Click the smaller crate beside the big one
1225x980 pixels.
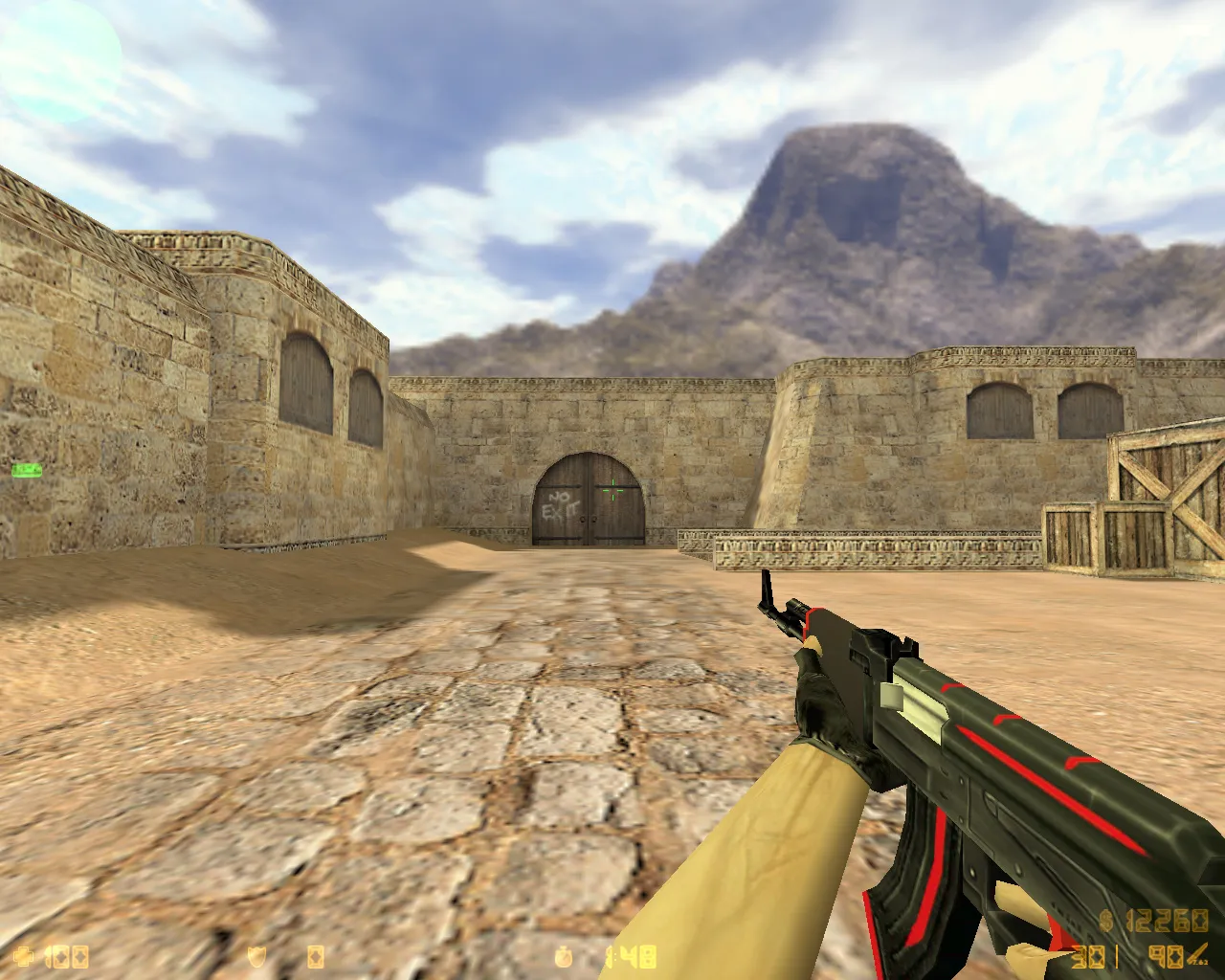1072,541
